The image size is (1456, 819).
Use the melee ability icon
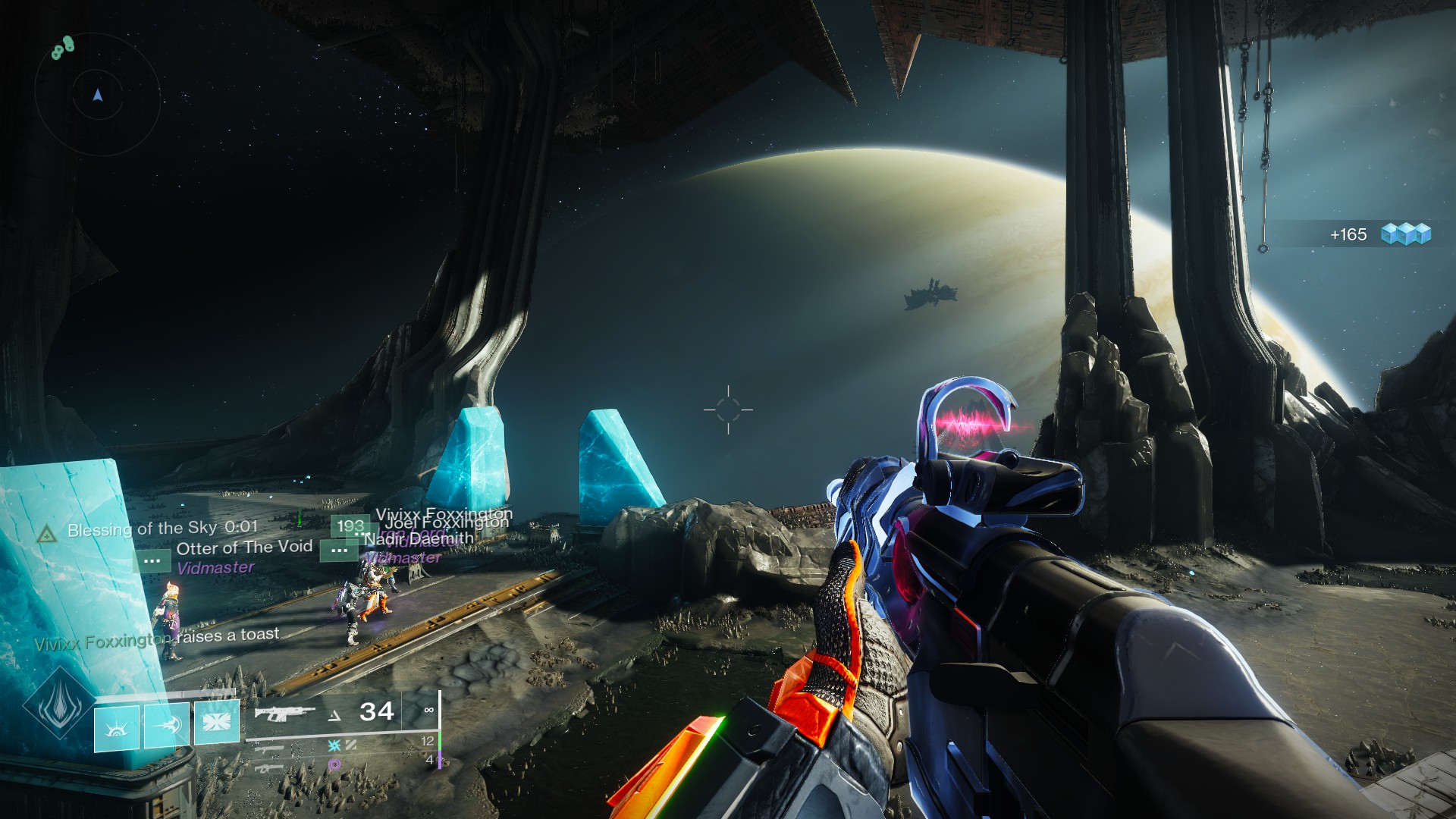coord(167,726)
